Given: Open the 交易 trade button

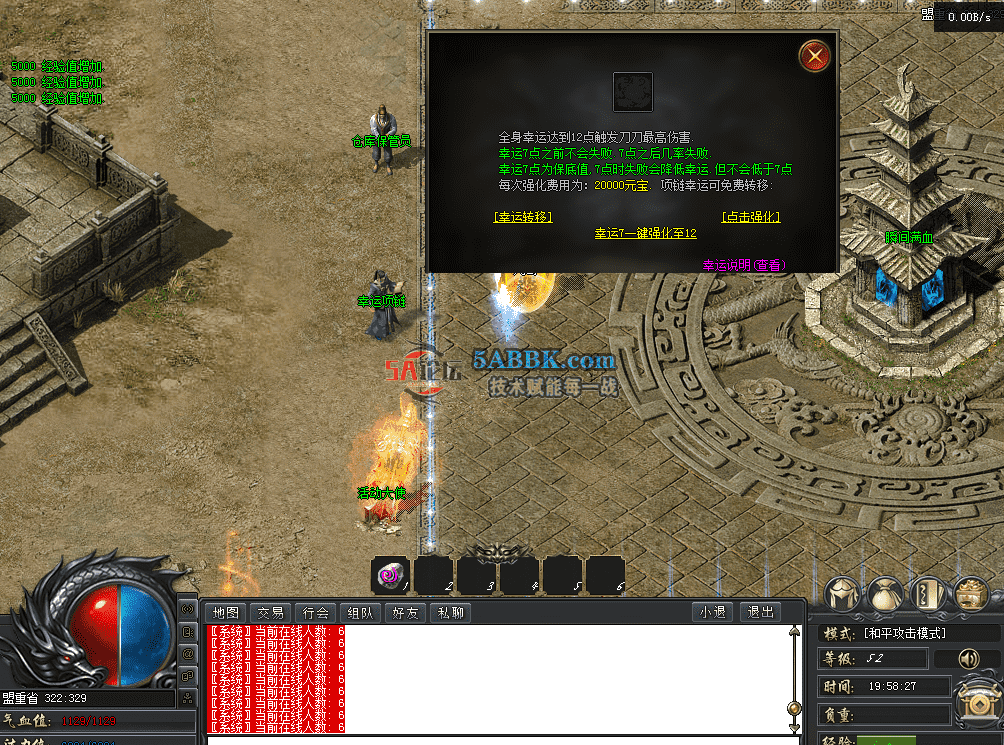Looking at the screenshot, I should [270, 612].
